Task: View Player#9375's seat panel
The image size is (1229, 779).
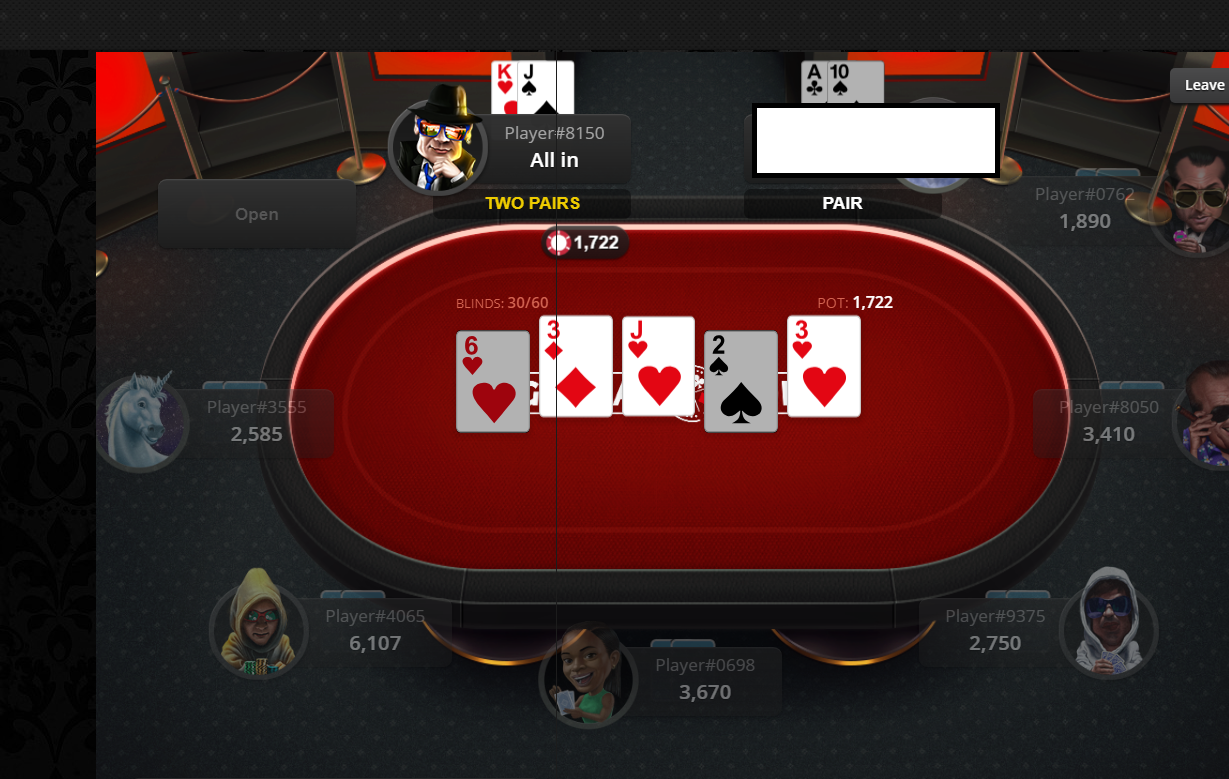Action: pyautogui.click(x=994, y=630)
